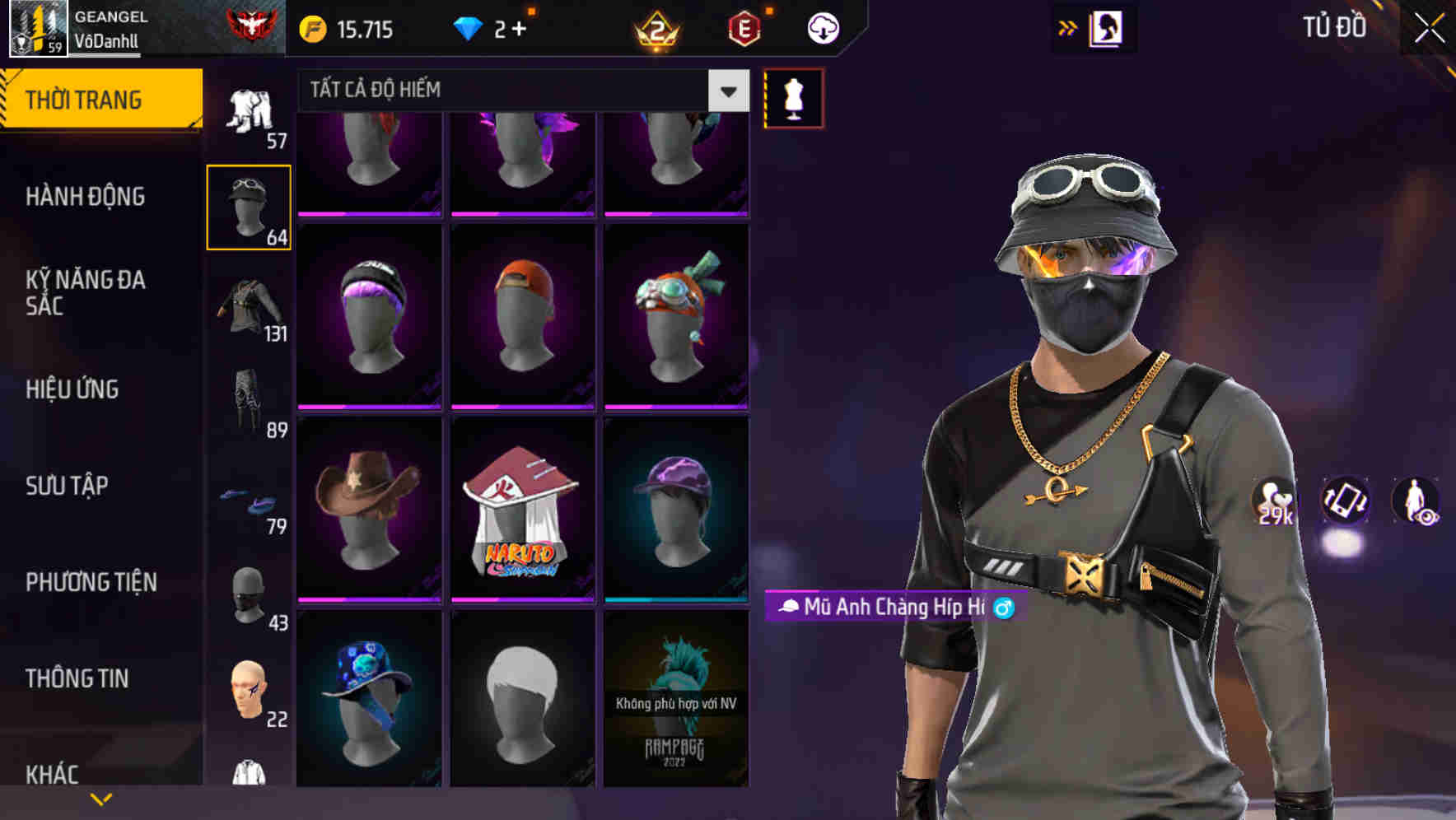Open the shirts category icon labeled 131
Image resolution: width=1456 pixels, height=820 pixels.
[x=249, y=306]
